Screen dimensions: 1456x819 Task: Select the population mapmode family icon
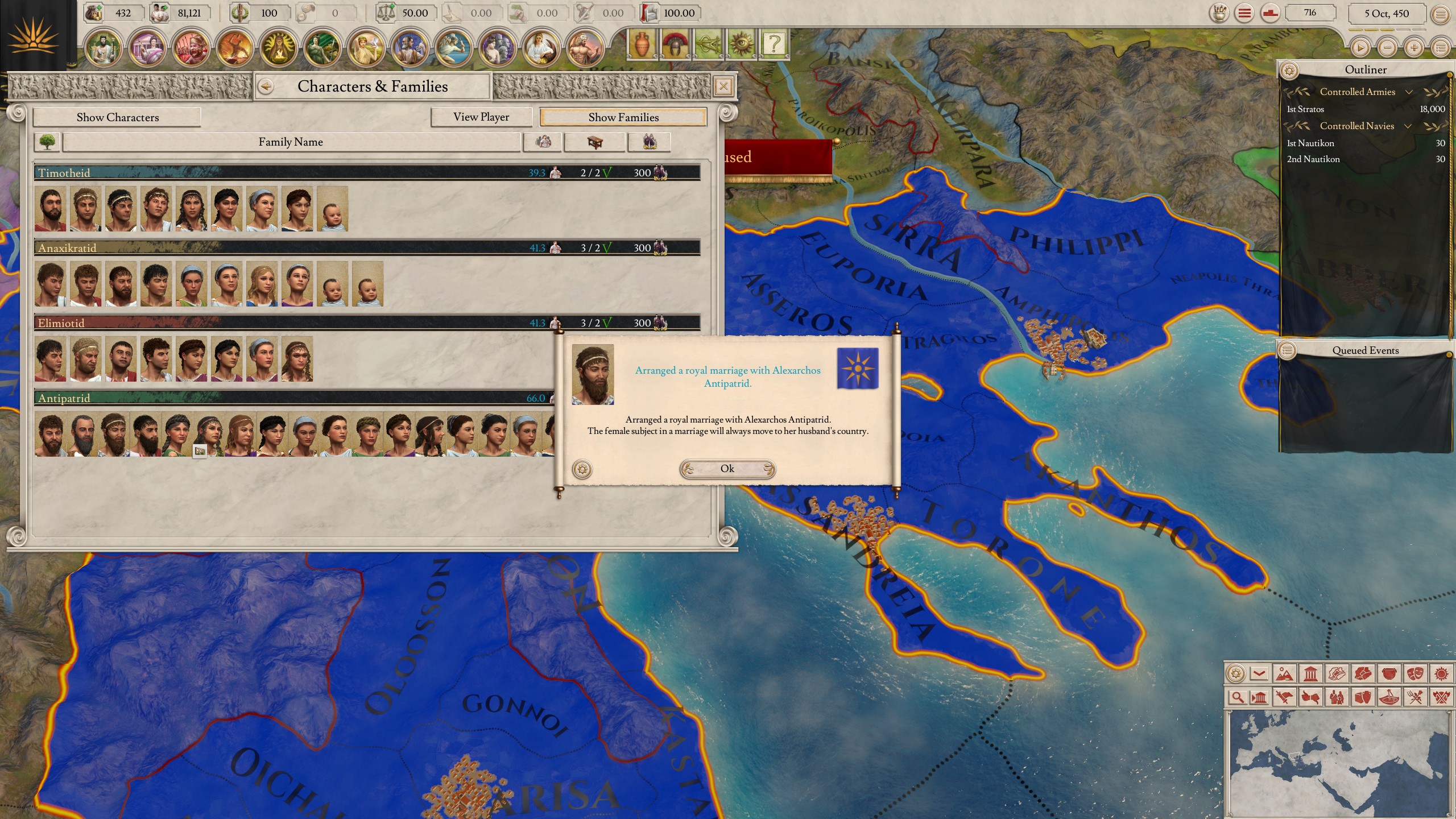pyautogui.click(x=1337, y=698)
